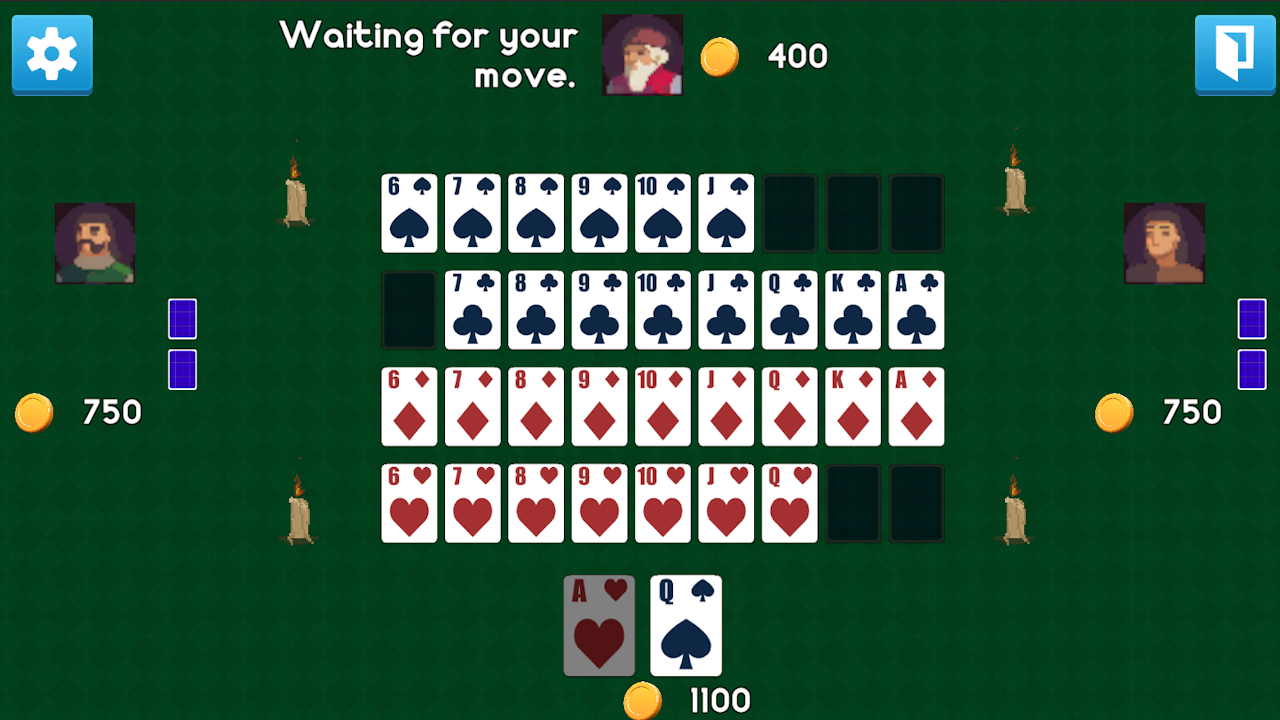
Task: Click the exit door icon top right
Action: coord(1235,56)
